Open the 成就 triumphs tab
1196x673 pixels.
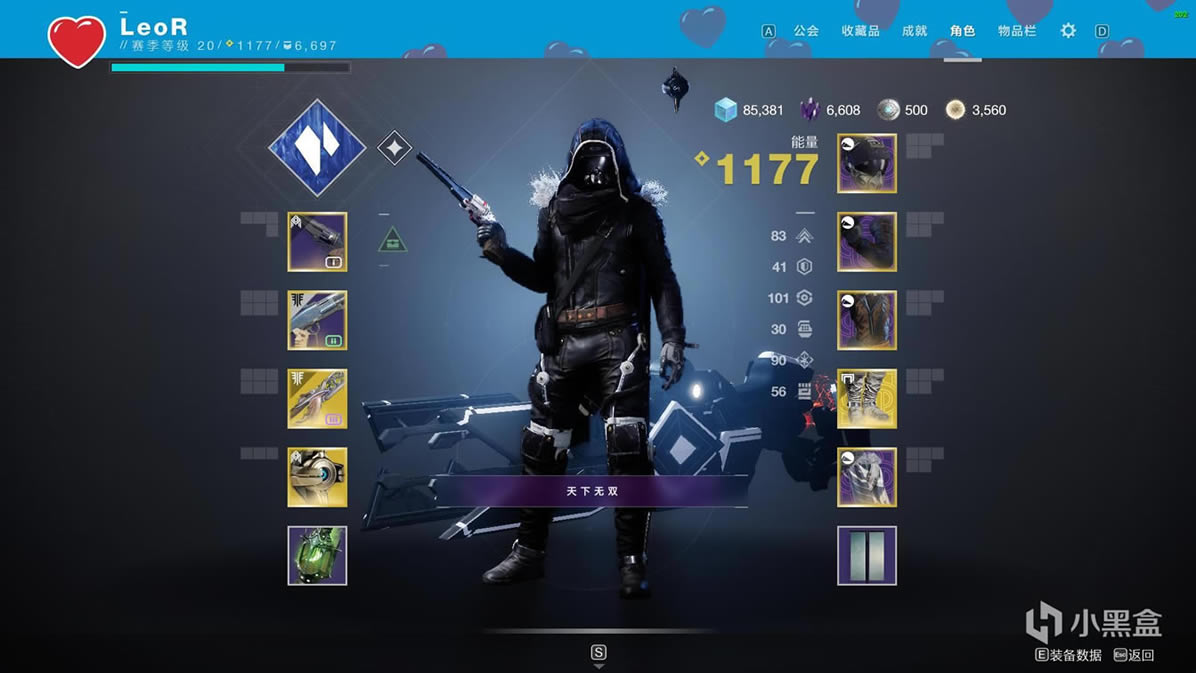pos(914,31)
